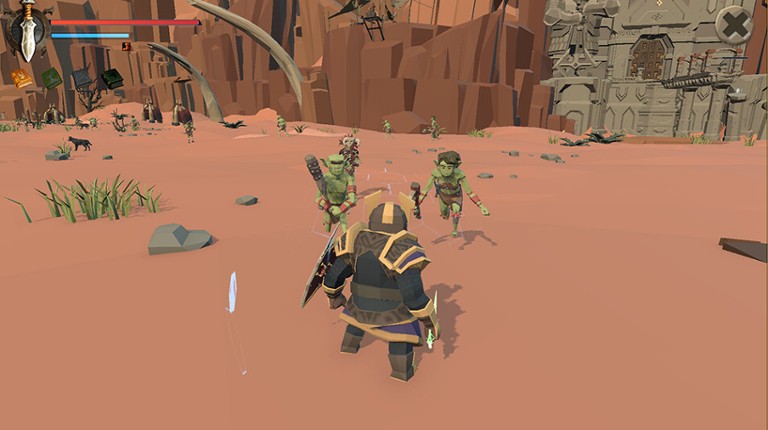Select the light green book icon
Viewport: 768px width, 430px height.
[51, 78]
